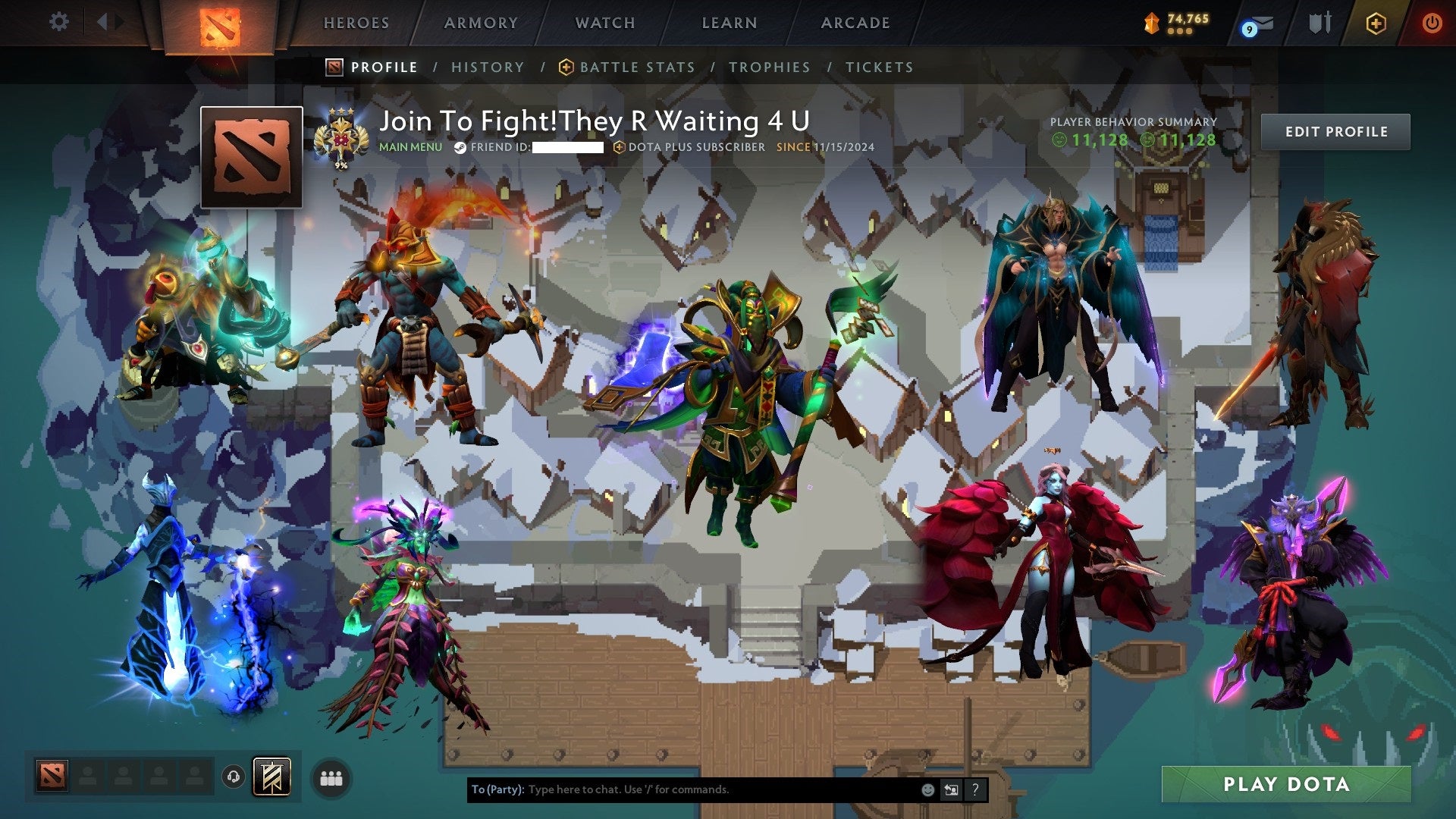Switch to the TROPHIES tab

point(770,67)
